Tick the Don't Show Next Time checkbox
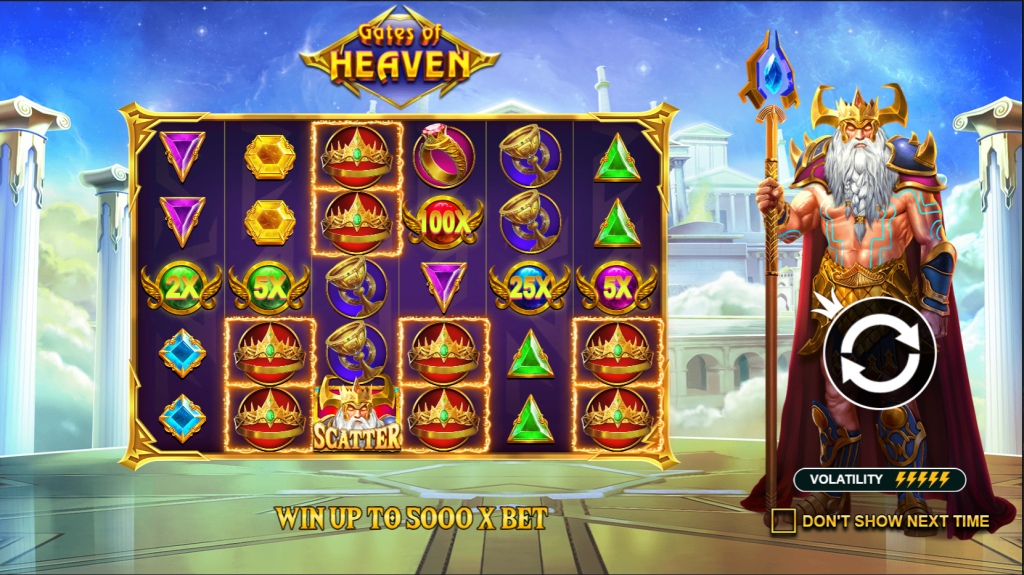This screenshot has height=575, width=1024. point(784,521)
